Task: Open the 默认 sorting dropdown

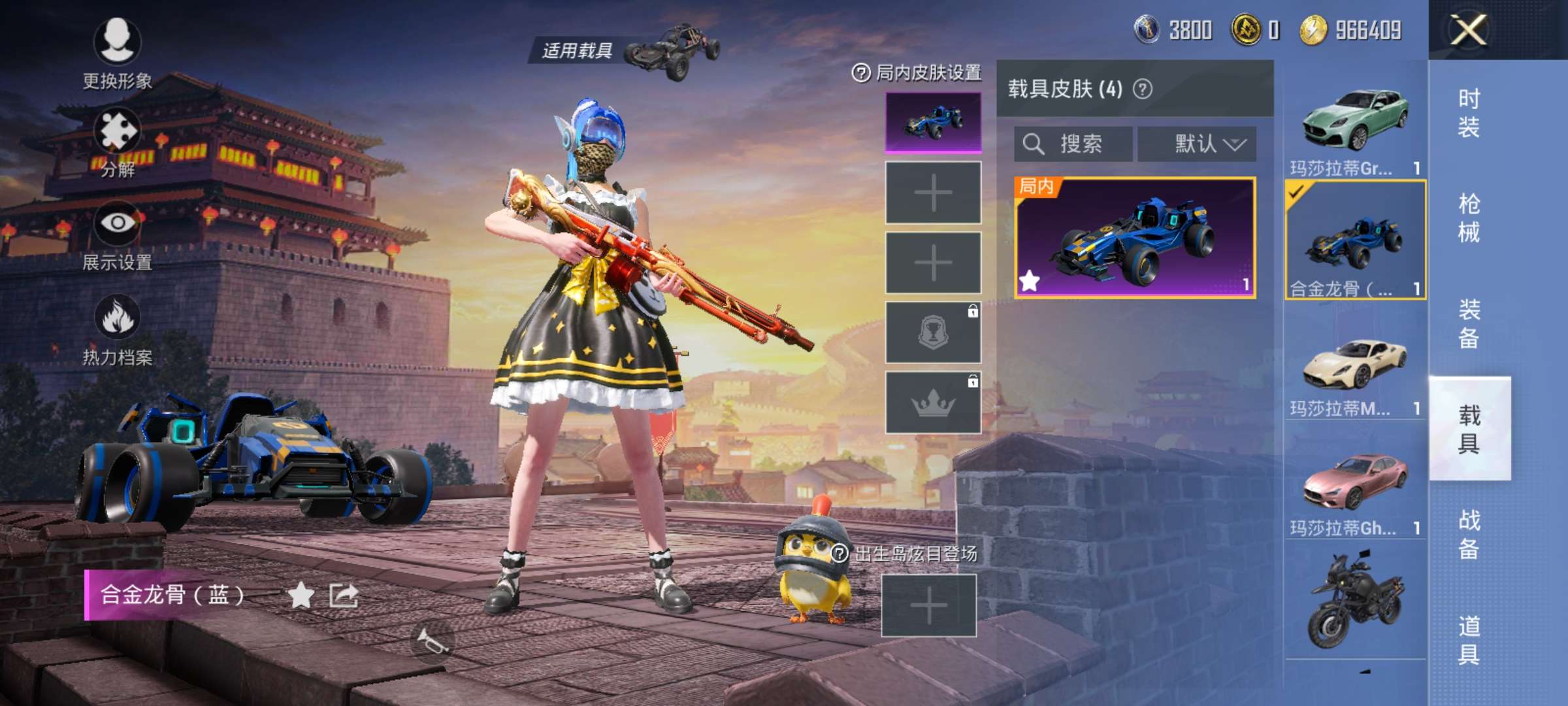Action: tap(1198, 145)
